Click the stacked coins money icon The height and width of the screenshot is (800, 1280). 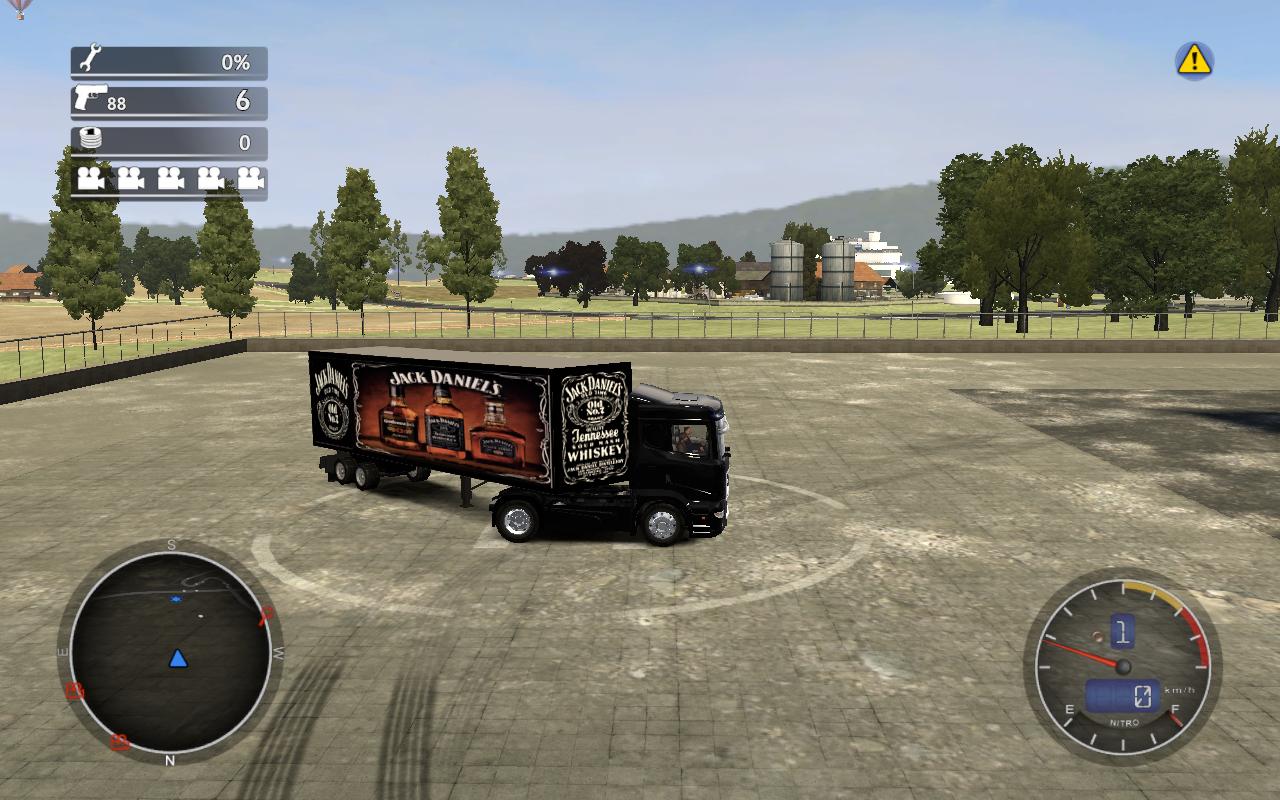pos(91,140)
